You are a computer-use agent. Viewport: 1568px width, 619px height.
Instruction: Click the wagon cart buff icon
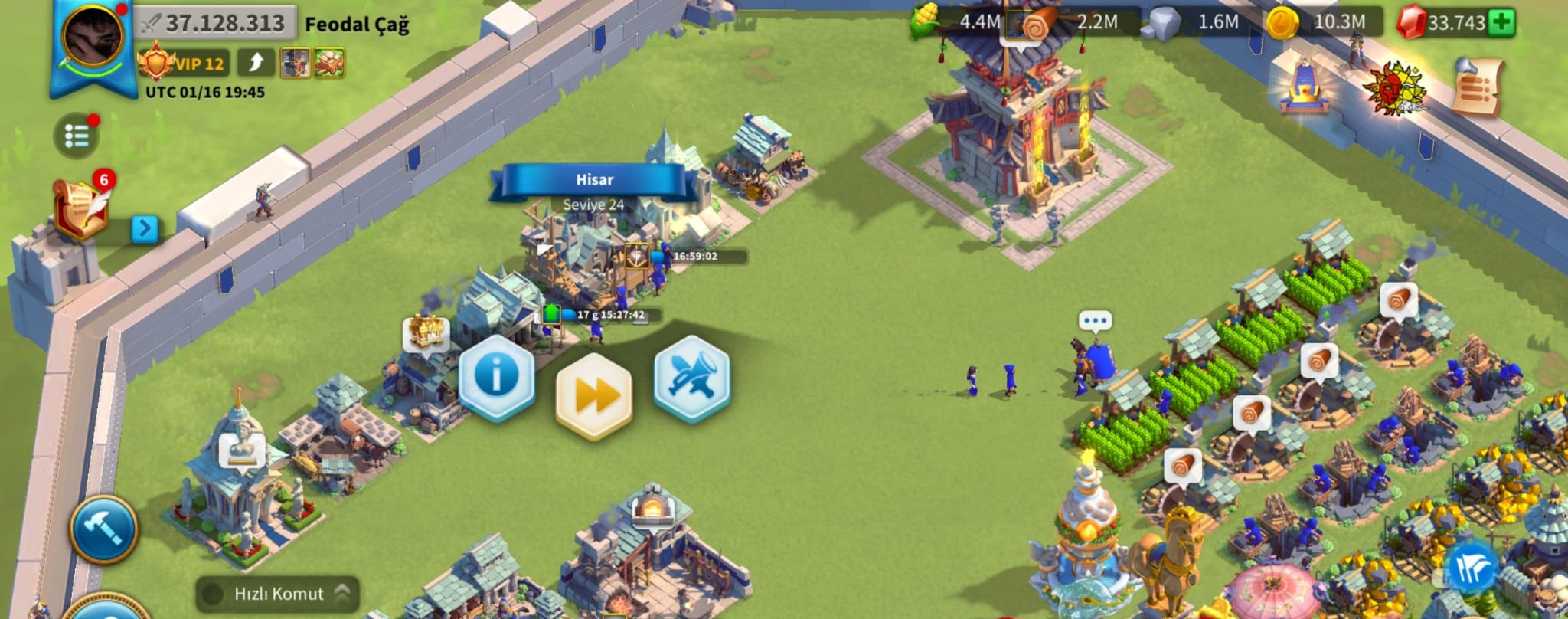click(329, 63)
